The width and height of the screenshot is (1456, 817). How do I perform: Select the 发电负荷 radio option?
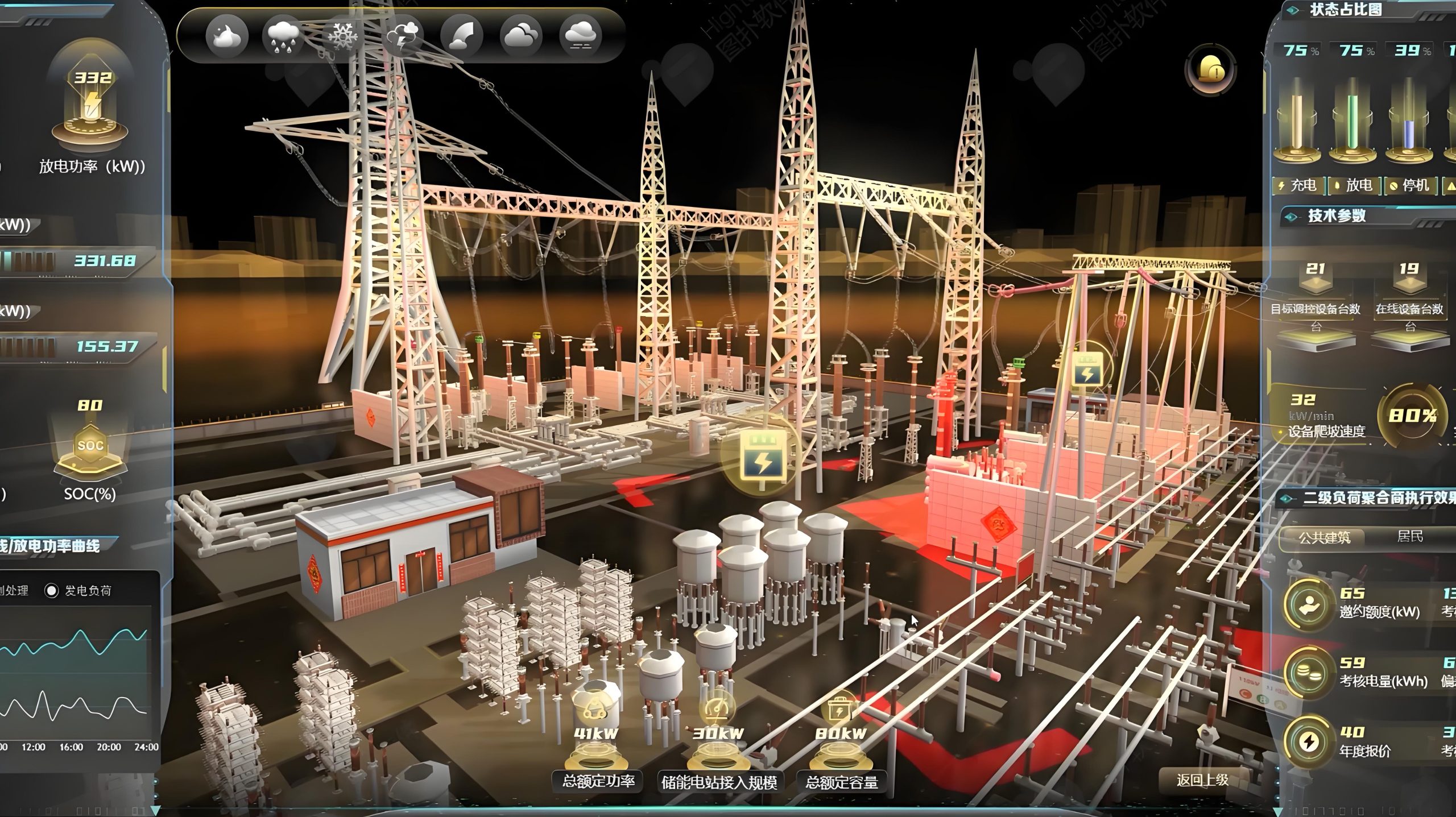(x=52, y=591)
